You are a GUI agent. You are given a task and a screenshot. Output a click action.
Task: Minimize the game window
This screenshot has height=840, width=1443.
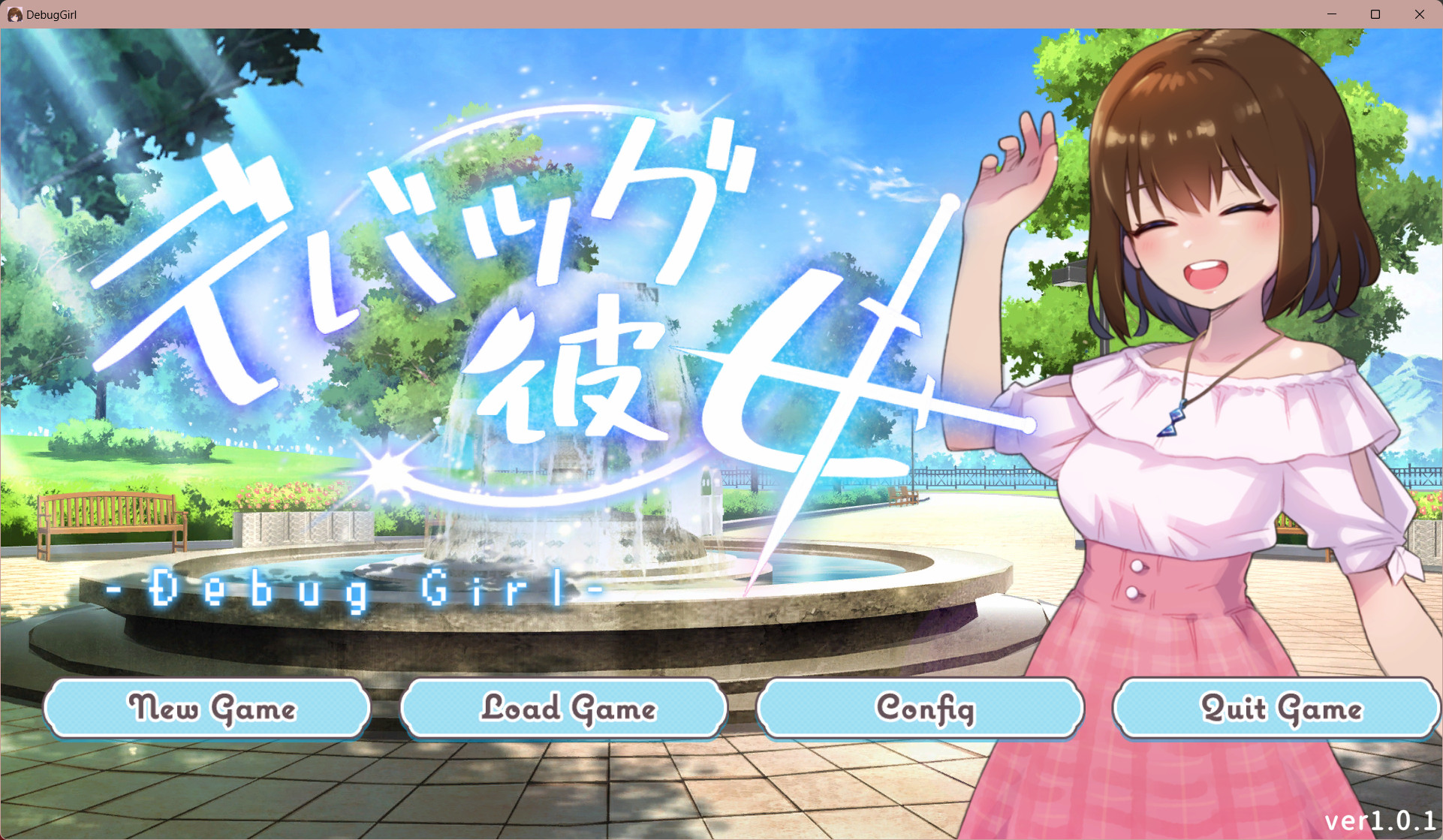tap(1332, 14)
